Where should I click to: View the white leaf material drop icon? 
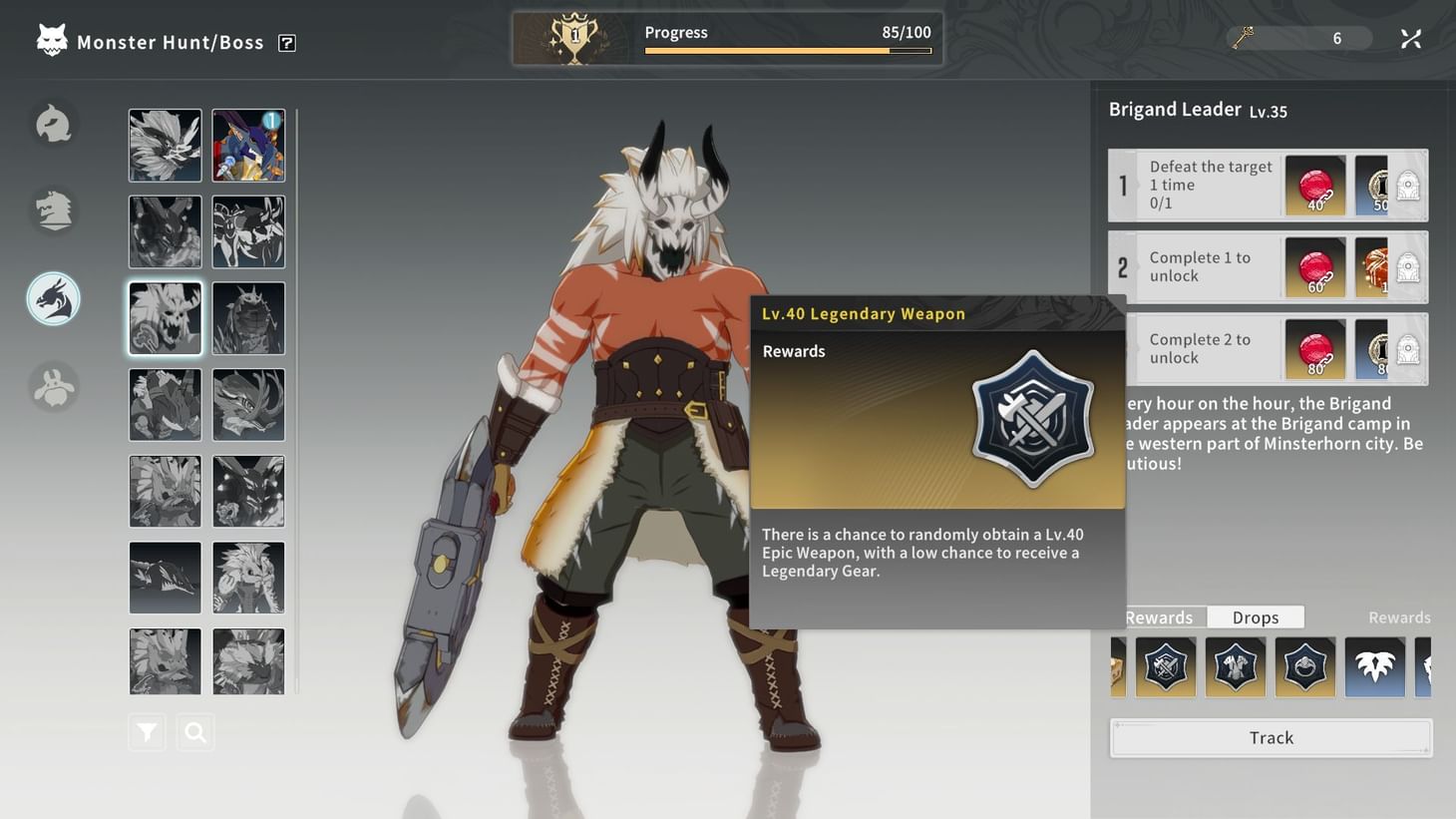(x=1375, y=666)
